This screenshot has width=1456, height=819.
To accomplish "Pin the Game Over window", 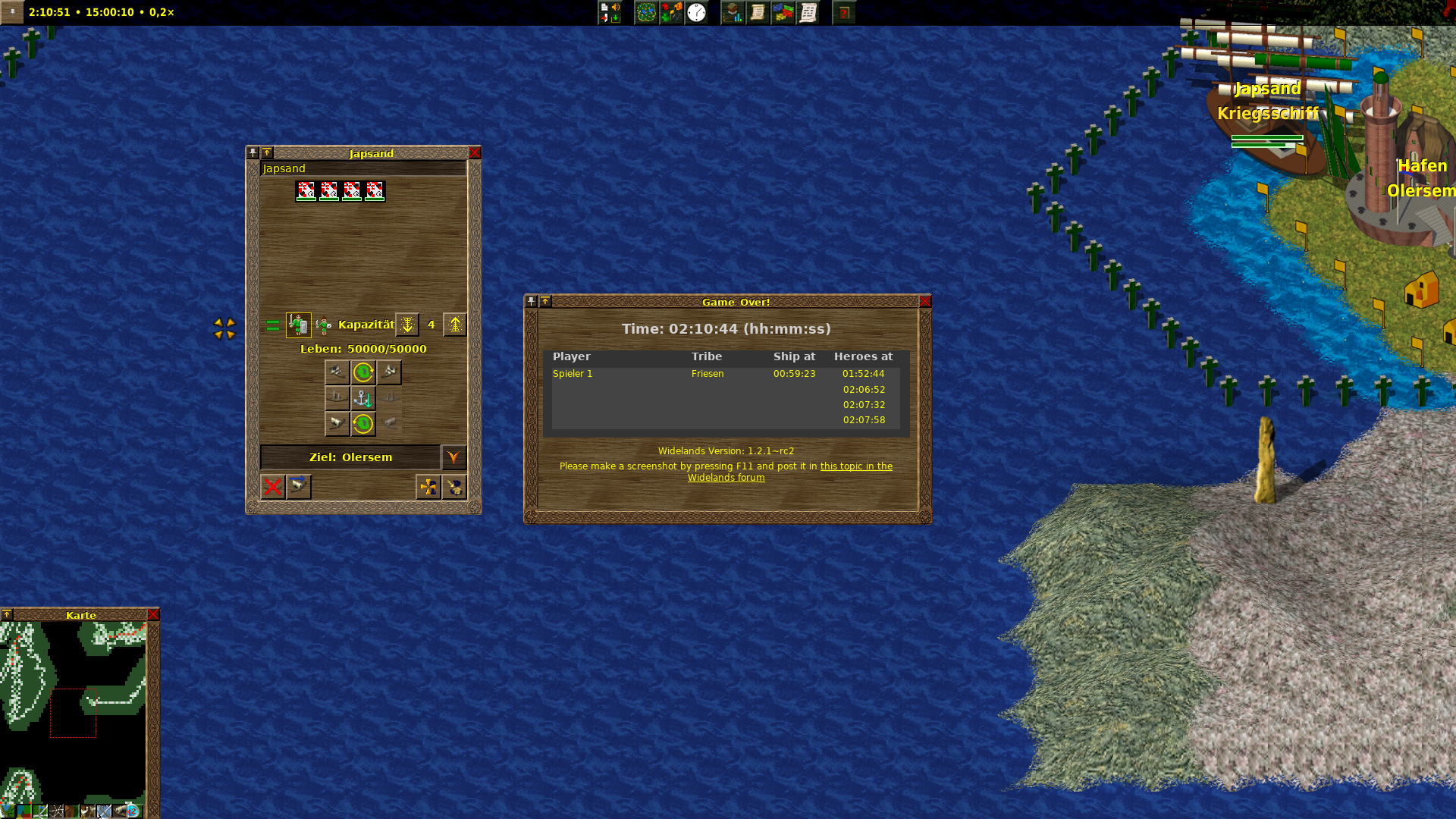I will tap(532, 302).
